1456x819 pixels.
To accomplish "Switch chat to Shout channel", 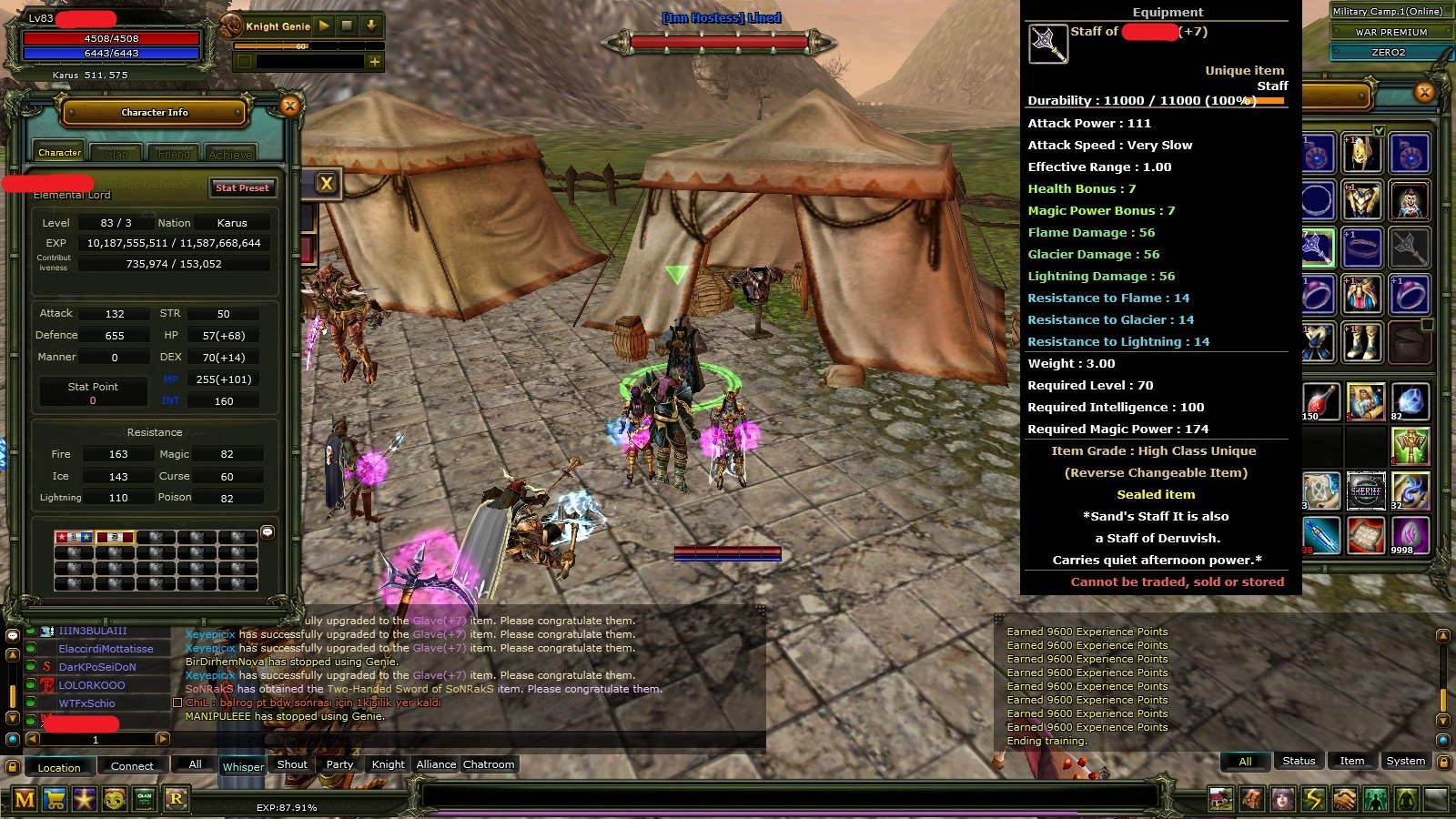I will point(291,764).
